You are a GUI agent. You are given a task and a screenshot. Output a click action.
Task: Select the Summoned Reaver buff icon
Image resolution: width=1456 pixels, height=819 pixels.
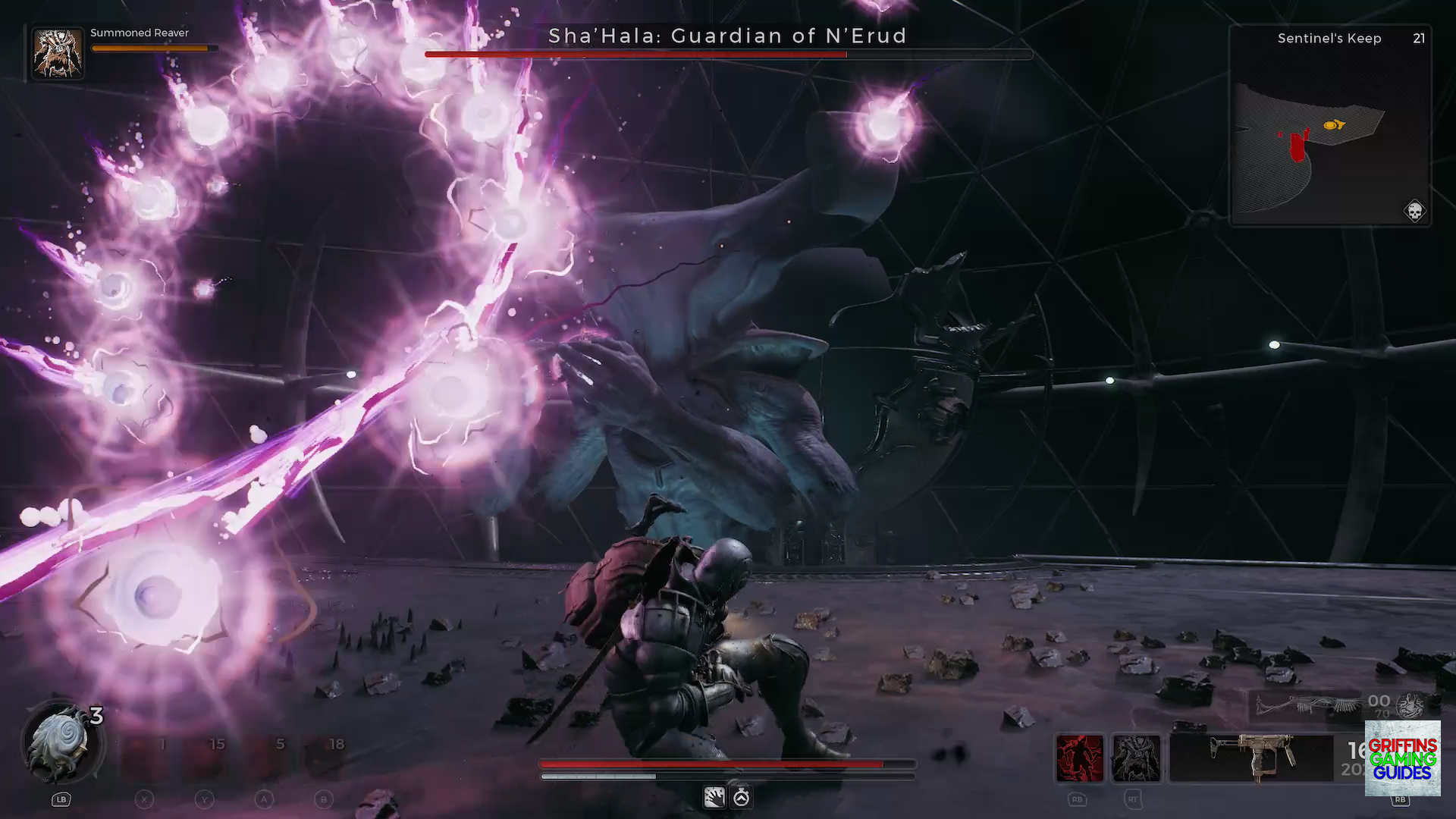(57, 53)
